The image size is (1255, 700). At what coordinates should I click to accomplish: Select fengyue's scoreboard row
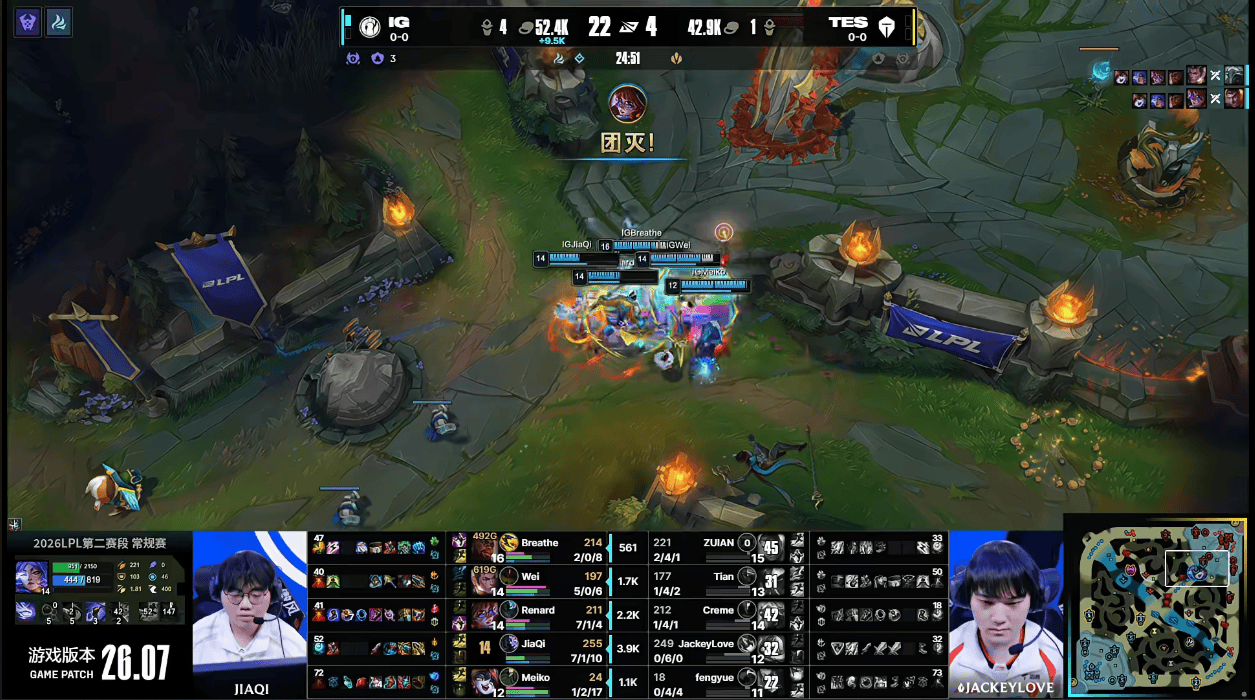click(718, 680)
